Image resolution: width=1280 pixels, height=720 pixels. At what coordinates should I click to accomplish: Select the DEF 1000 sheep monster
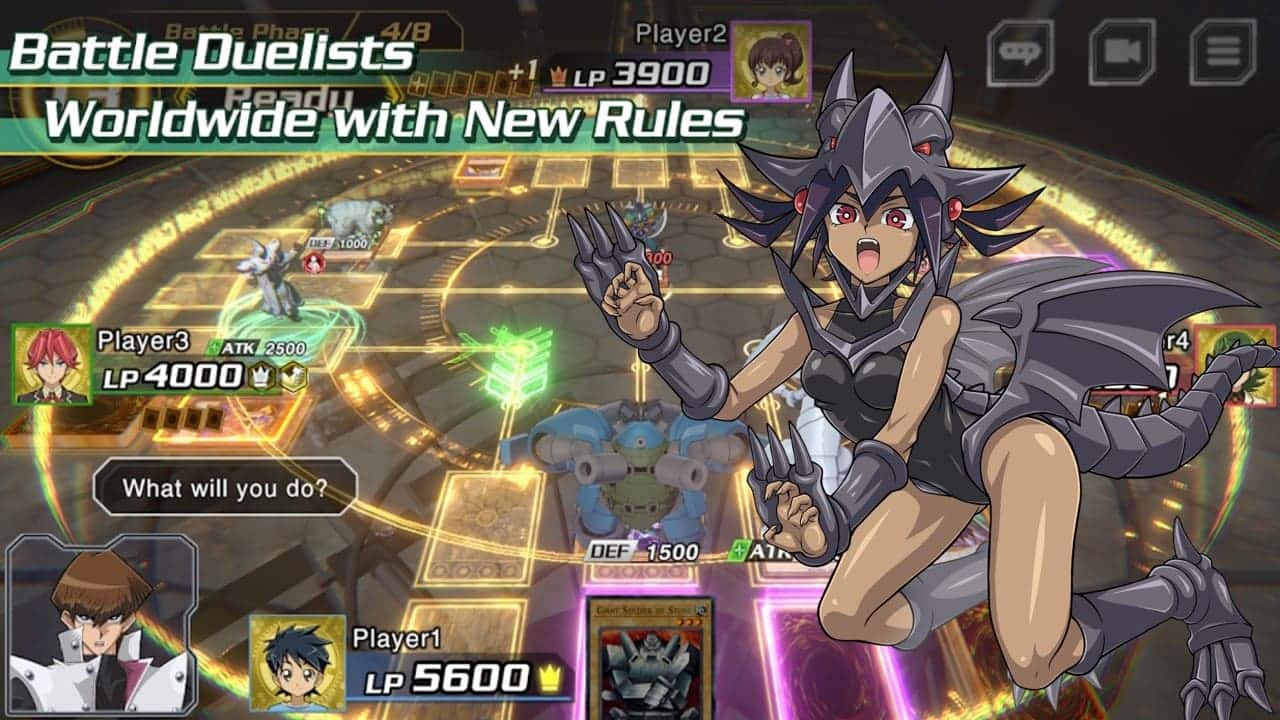click(x=350, y=218)
